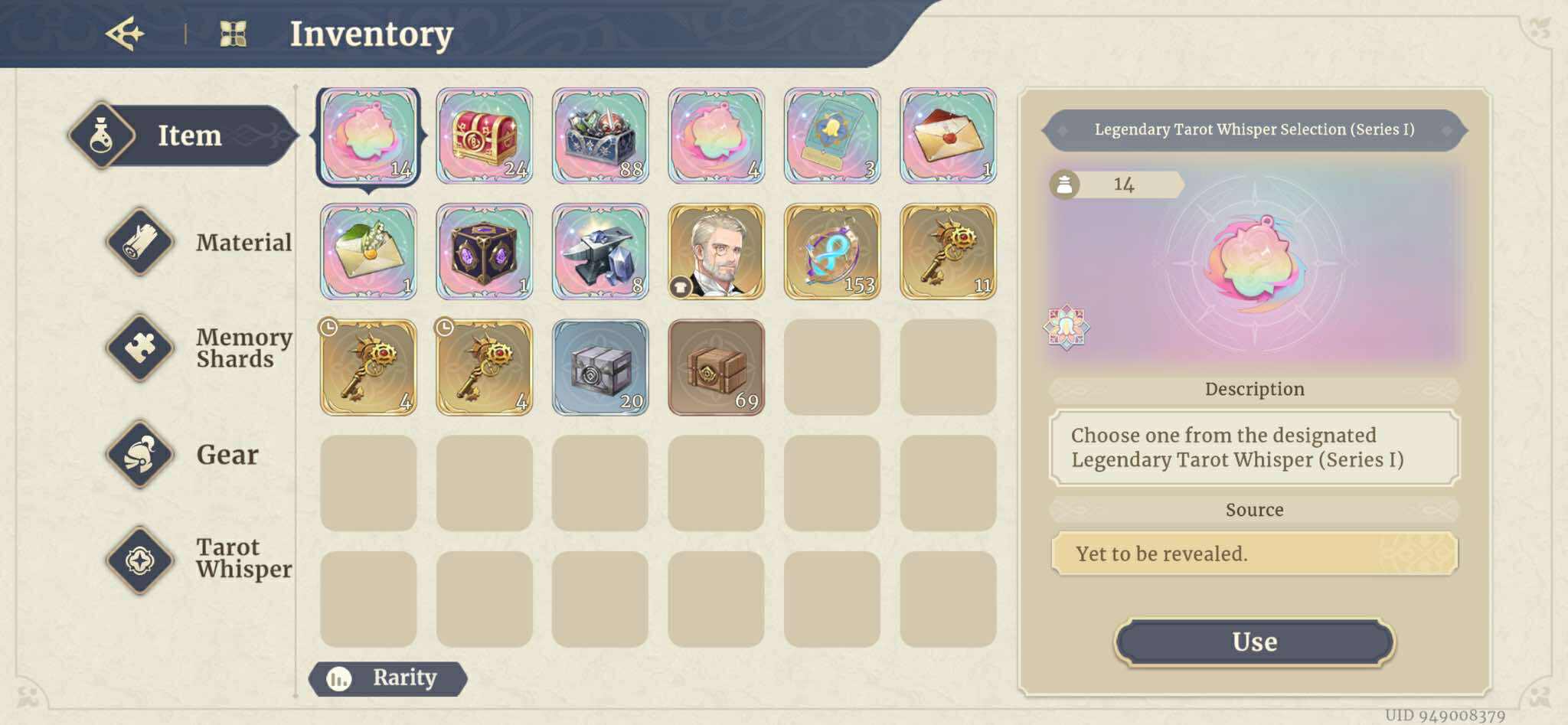Viewport: 1568px width, 725px height.
Task: Click the timed golden key with 4 count
Action: 367,367
